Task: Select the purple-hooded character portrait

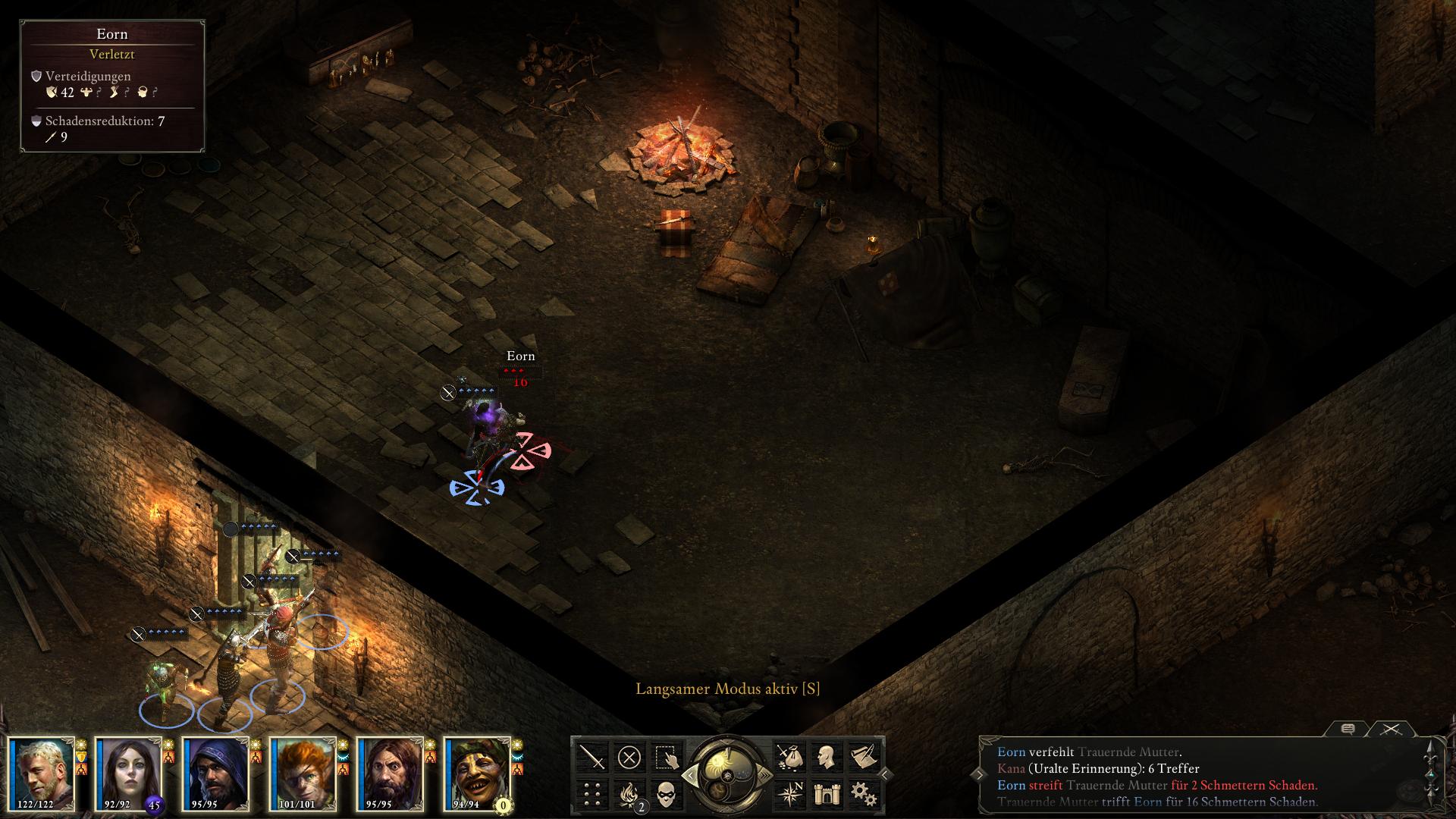Action: coord(215,773)
